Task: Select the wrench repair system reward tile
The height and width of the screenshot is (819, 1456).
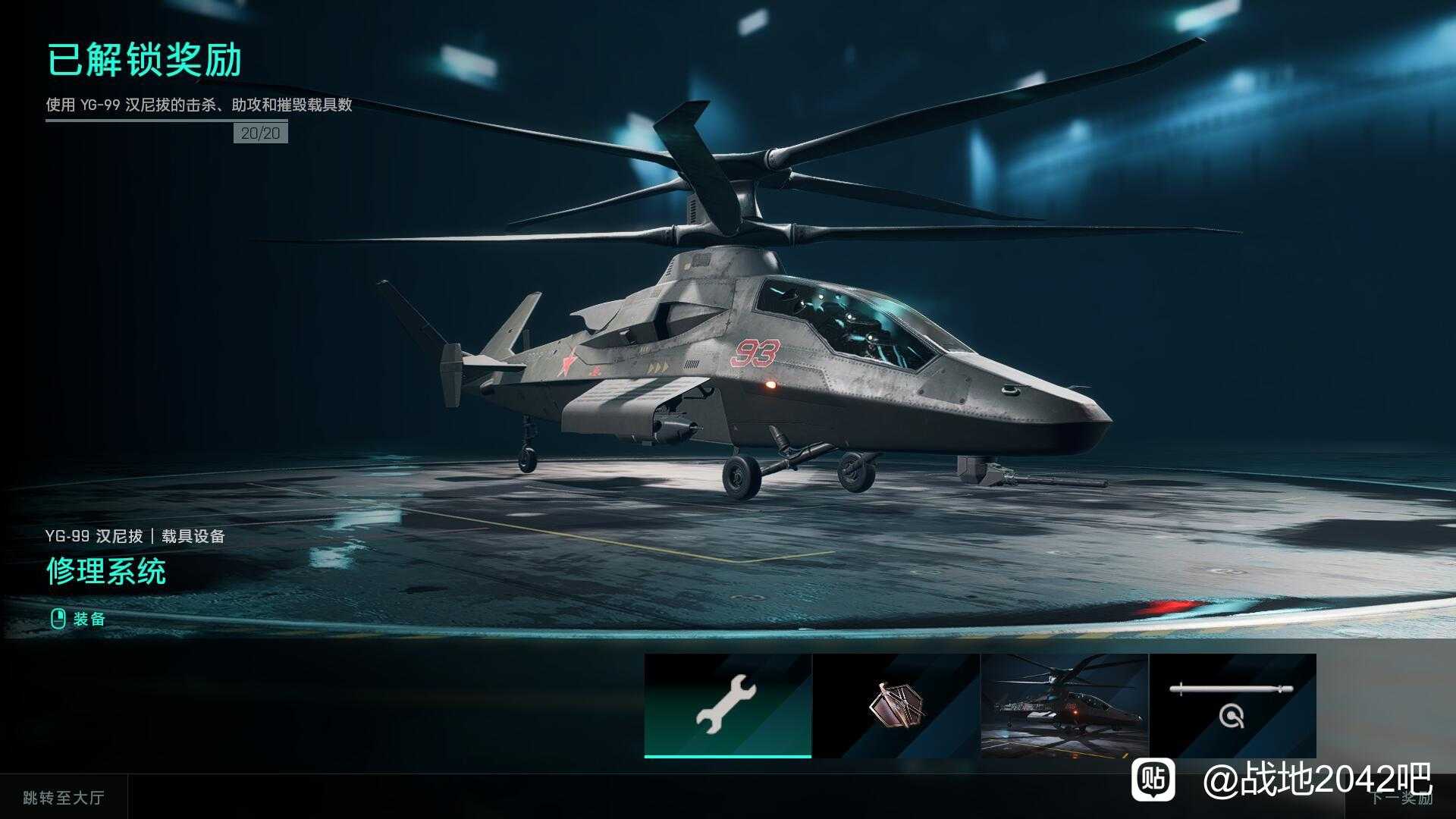Action: (x=727, y=705)
